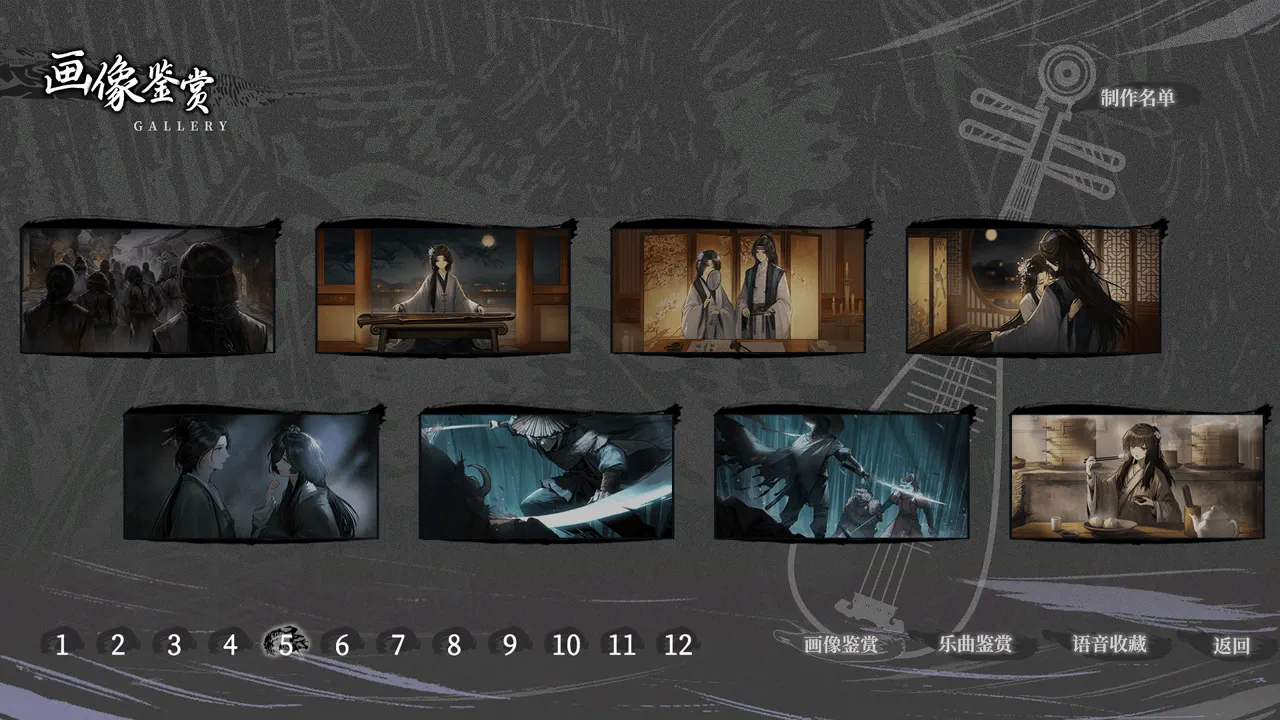
Task: Navigate to gallery page 7
Action: [x=398, y=647]
